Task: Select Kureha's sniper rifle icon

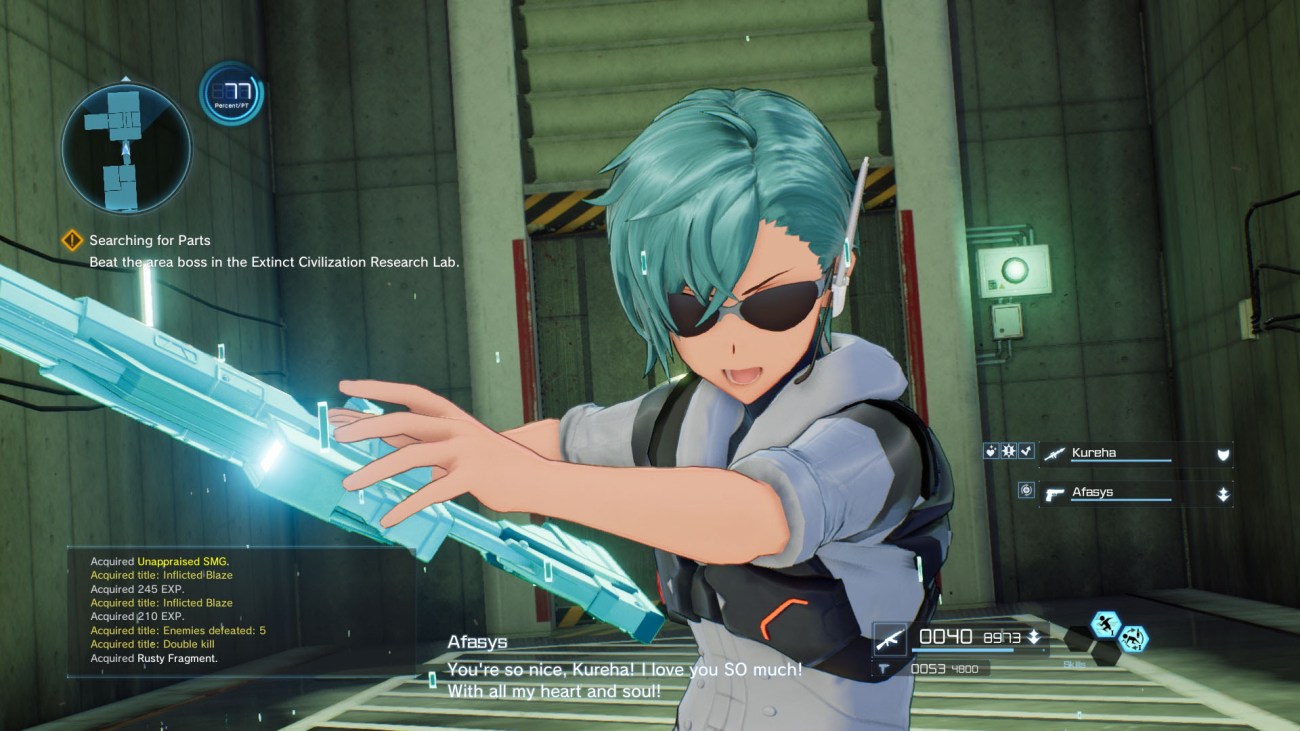Action: tap(1054, 455)
